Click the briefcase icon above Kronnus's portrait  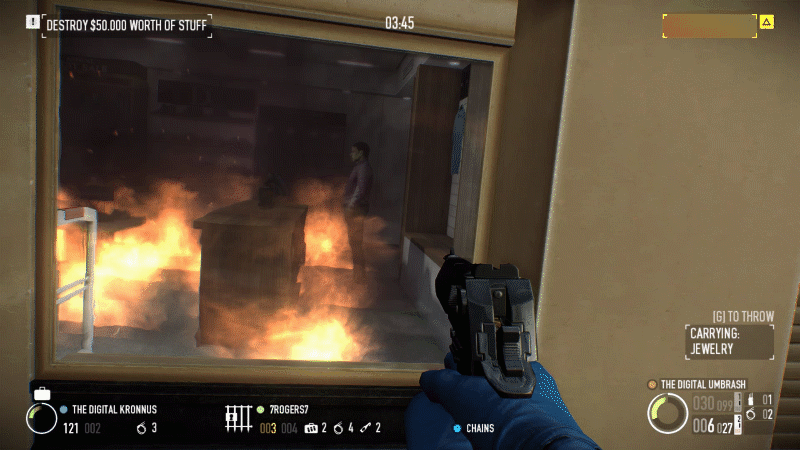click(42, 393)
